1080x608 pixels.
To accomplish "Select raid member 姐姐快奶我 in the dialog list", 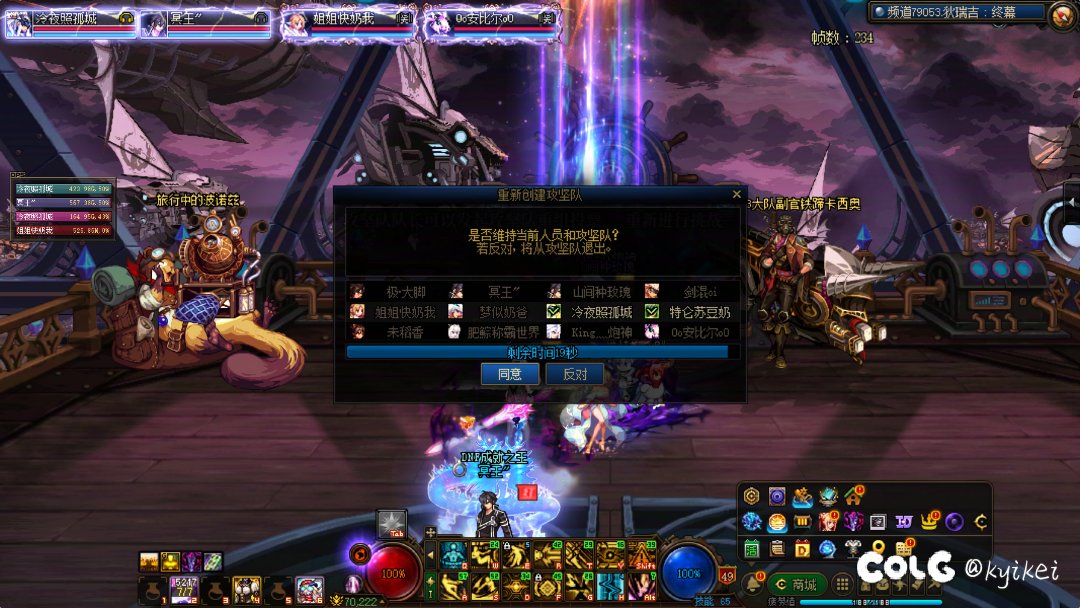I will tap(404, 312).
